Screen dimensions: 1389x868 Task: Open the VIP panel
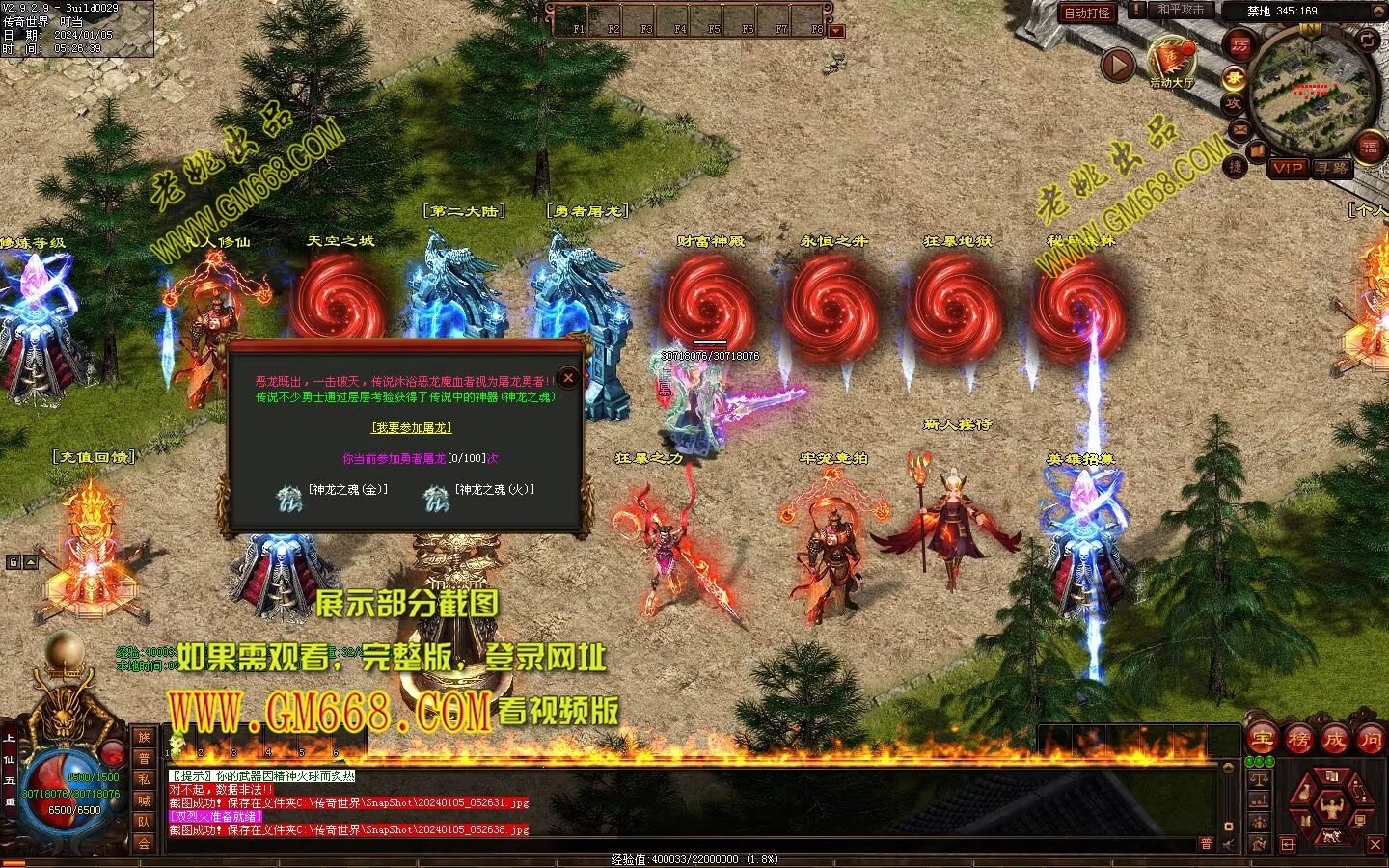click(1287, 168)
